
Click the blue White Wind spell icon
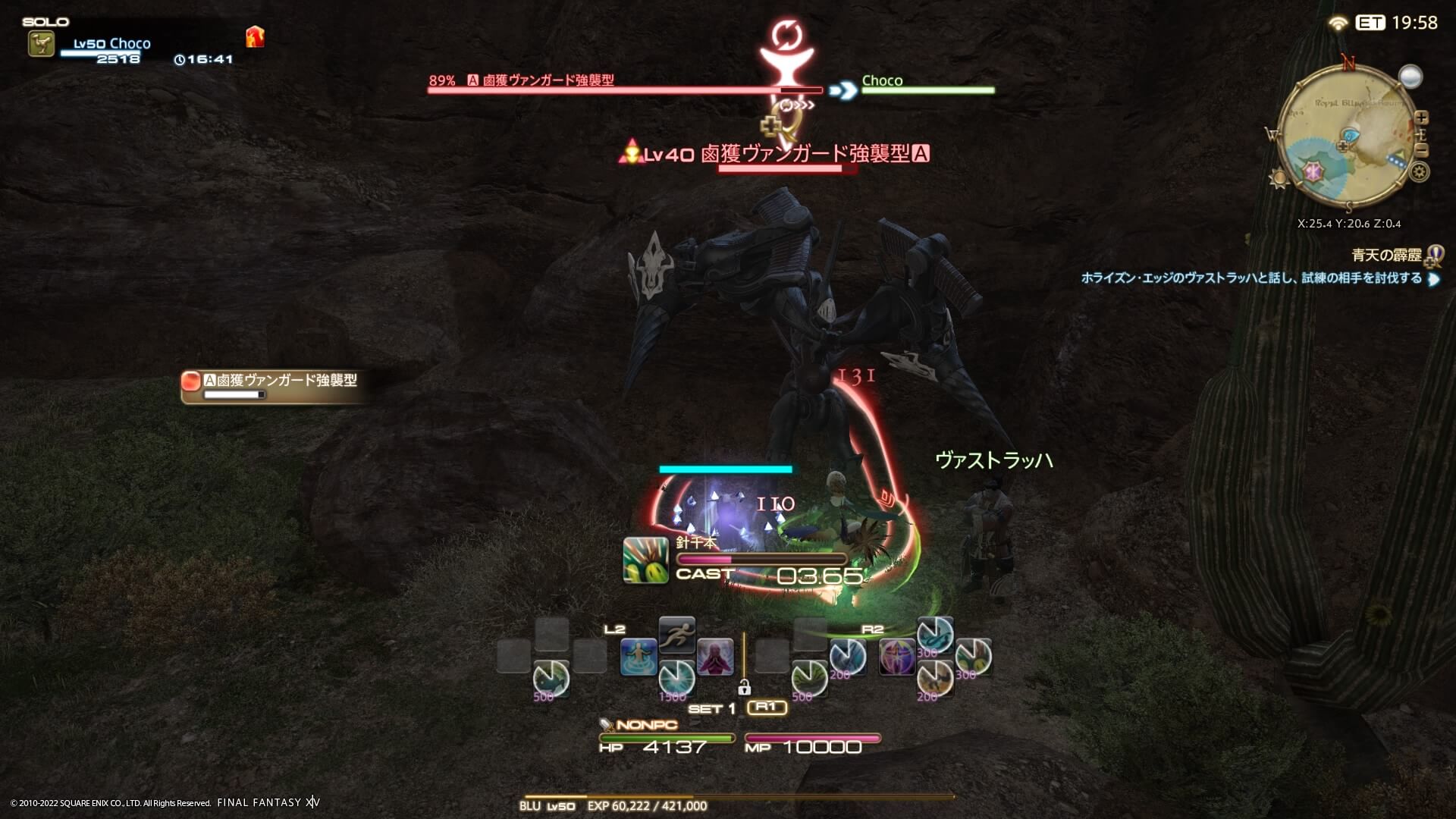point(639,657)
